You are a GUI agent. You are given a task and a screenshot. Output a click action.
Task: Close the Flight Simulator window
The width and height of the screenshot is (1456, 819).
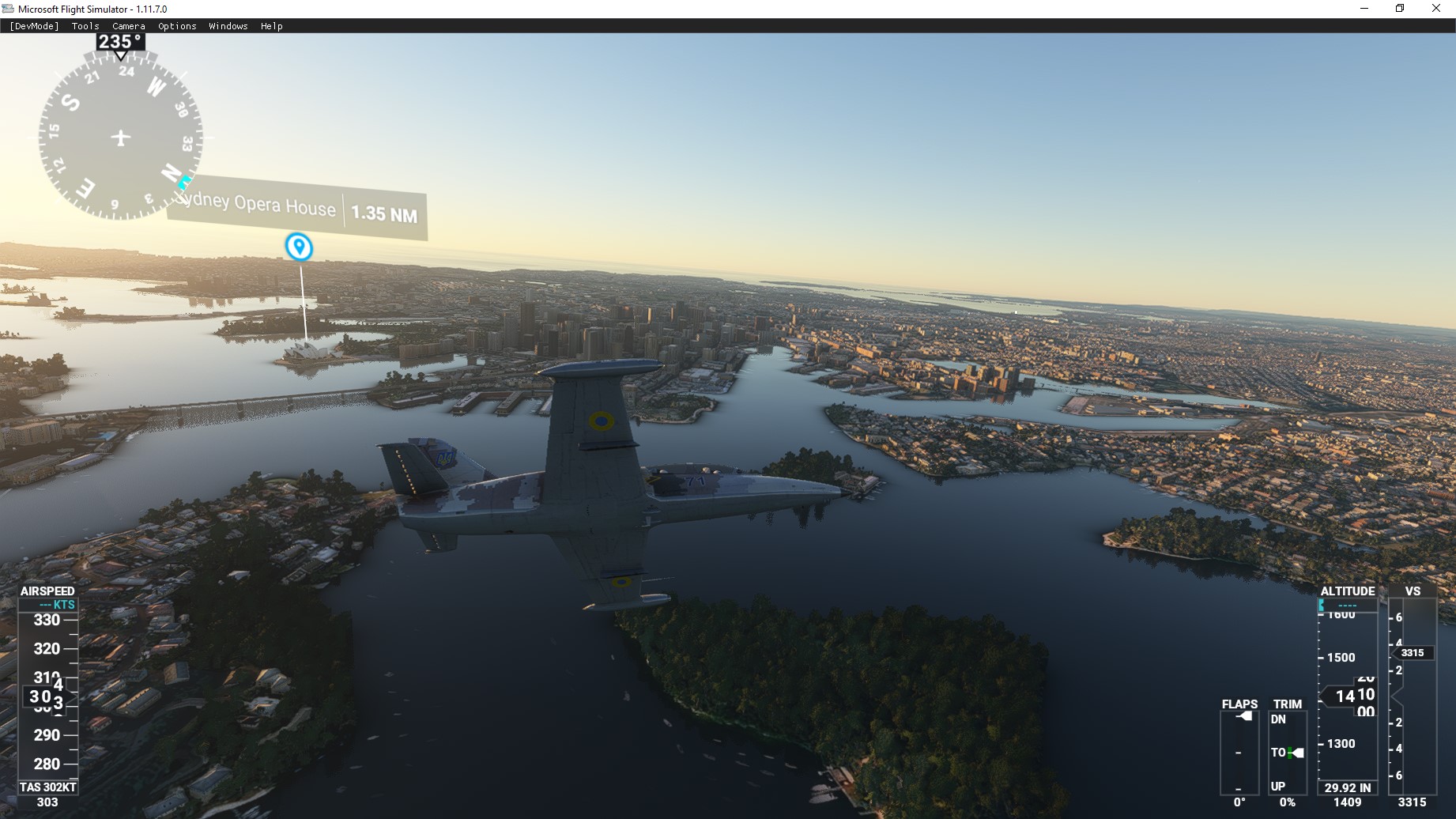1436,9
